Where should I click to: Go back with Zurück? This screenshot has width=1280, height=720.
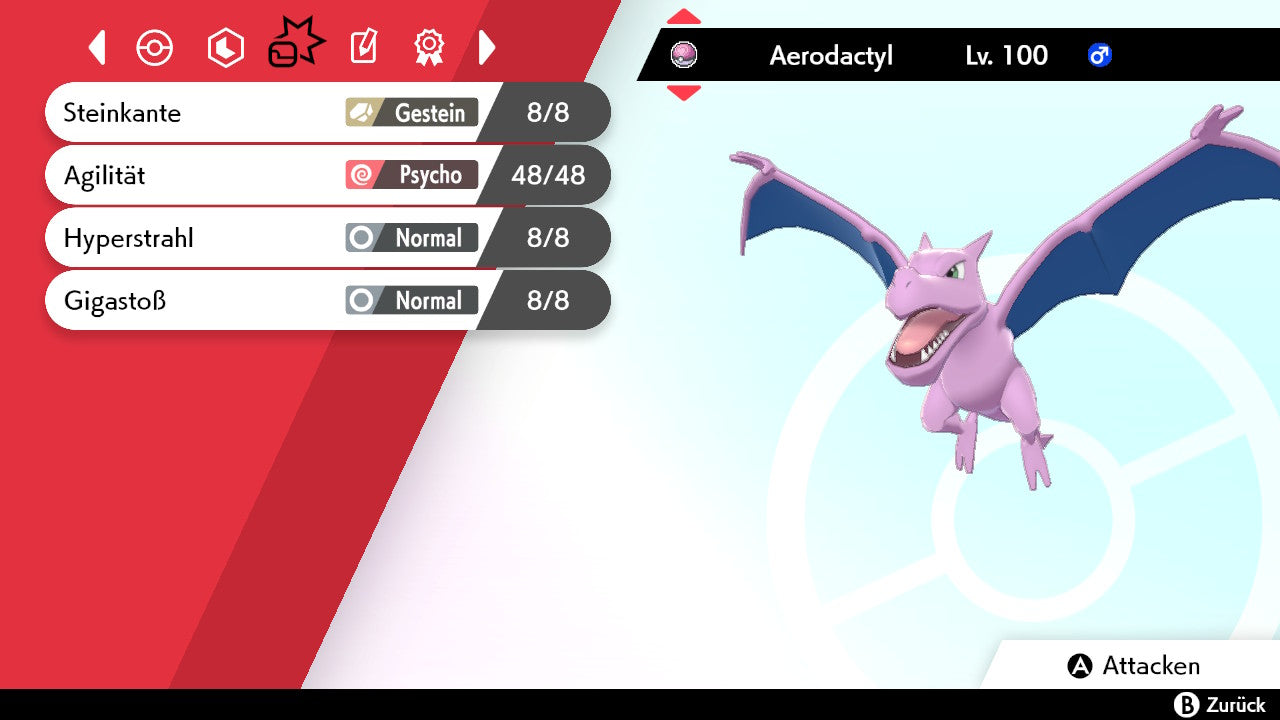[x=1220, y=705]
